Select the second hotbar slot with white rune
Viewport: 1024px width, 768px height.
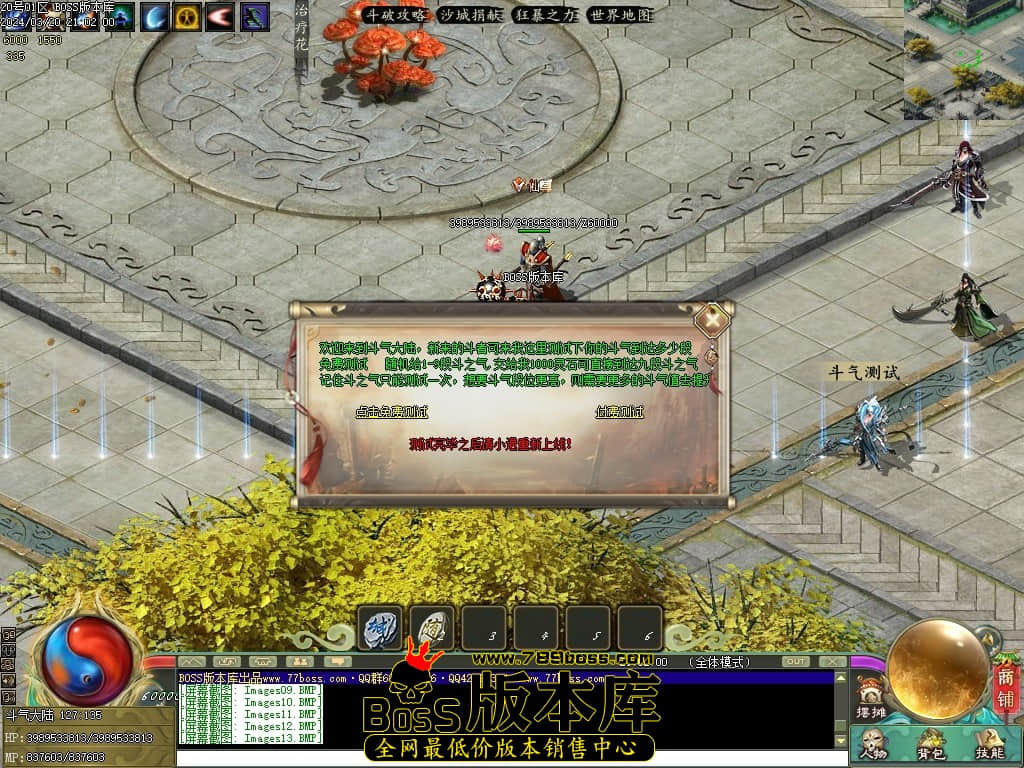[x=432, y=627]
